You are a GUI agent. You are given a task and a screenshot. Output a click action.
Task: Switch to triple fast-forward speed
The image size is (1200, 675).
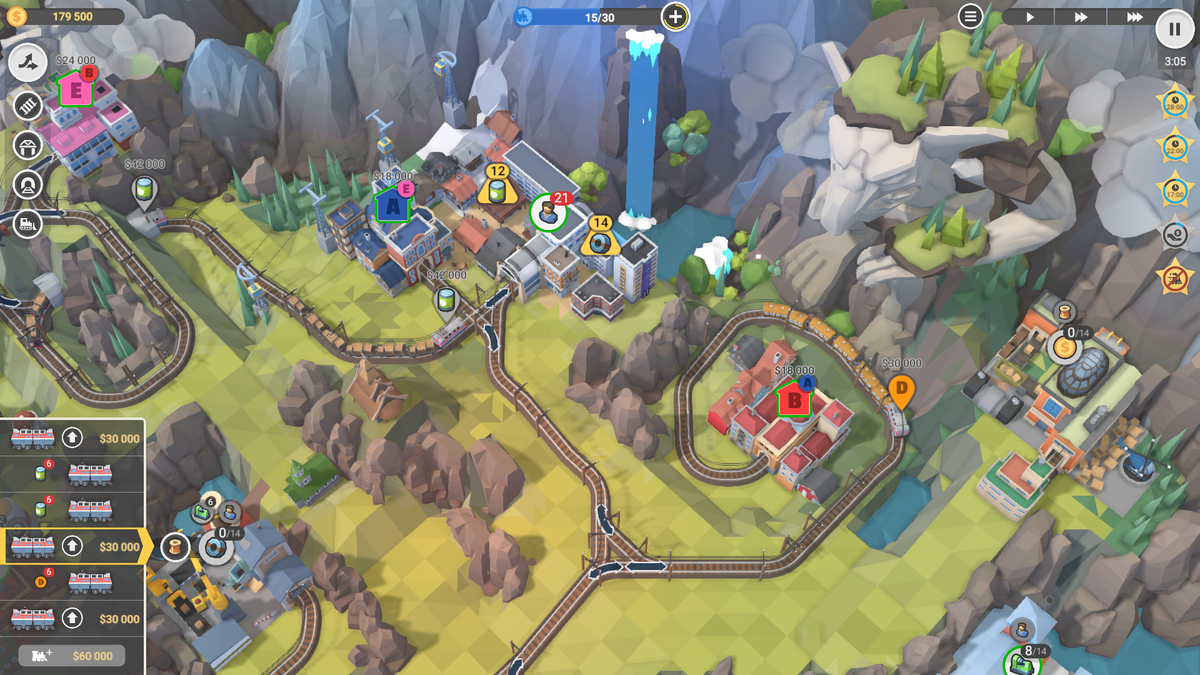click(x=1134, y=17)
